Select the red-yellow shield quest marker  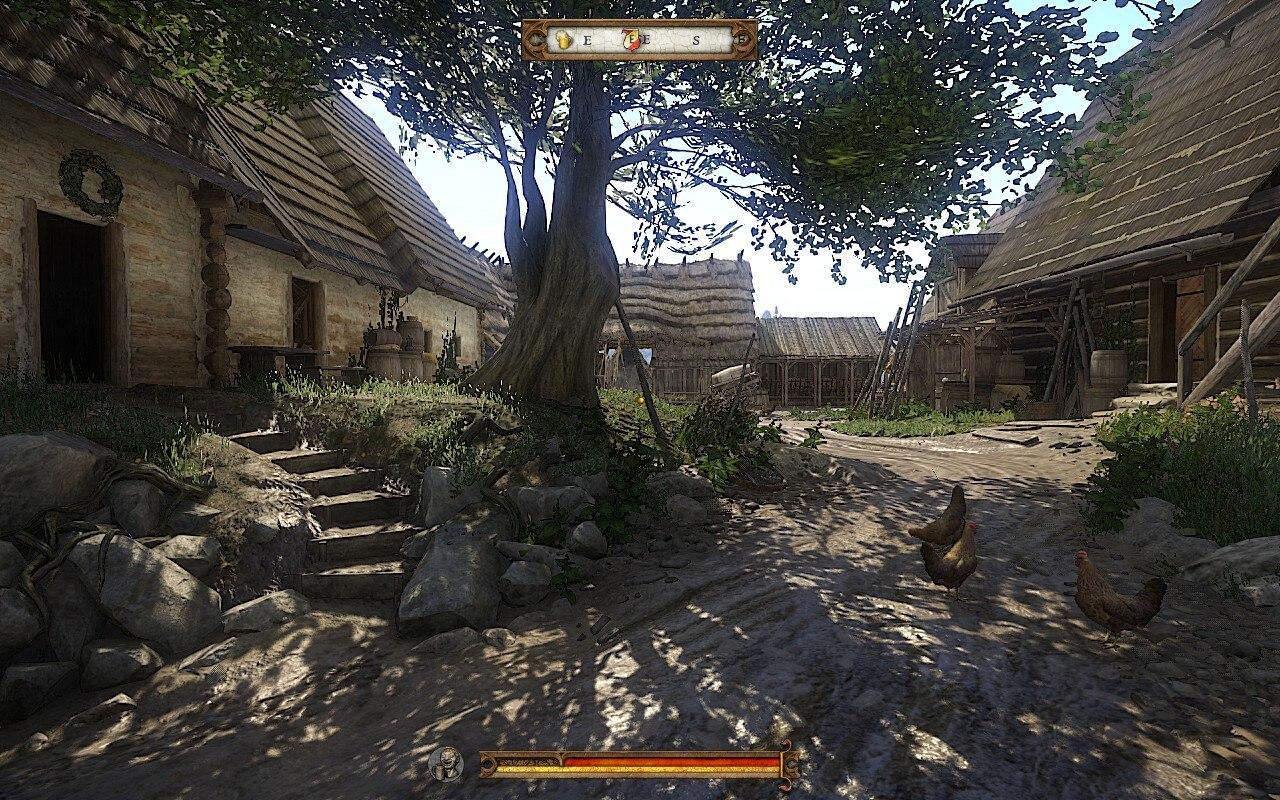[632, 40]
